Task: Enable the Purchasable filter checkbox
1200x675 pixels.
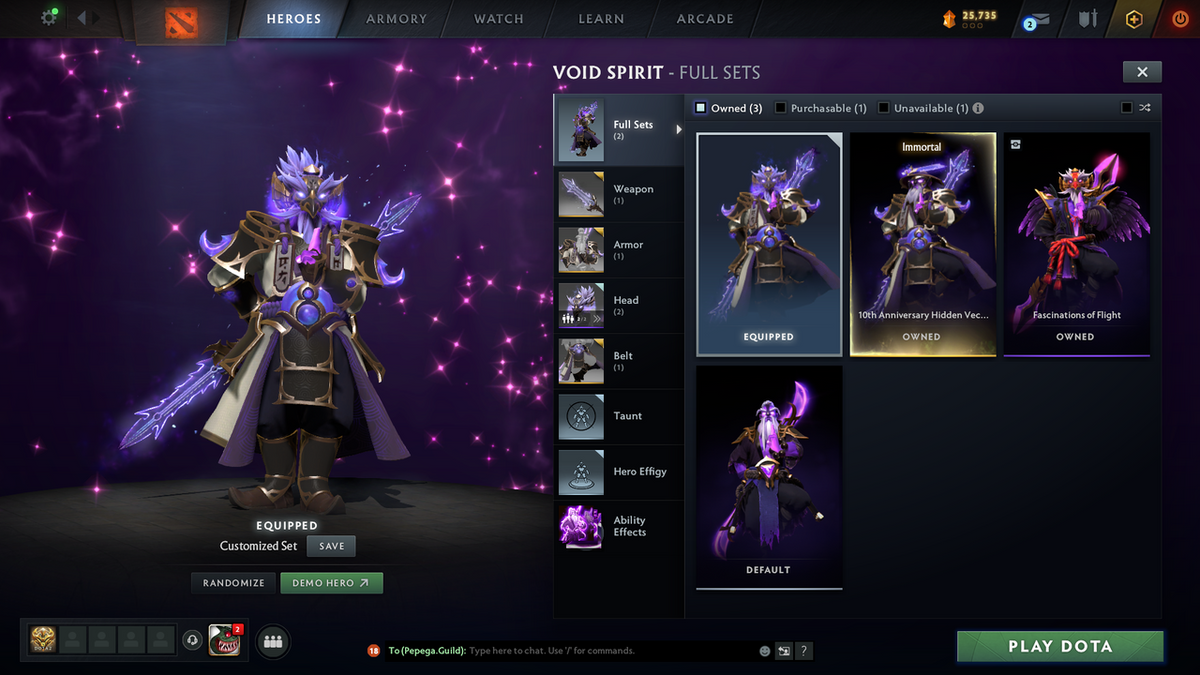Action: [x=782, y=108]
